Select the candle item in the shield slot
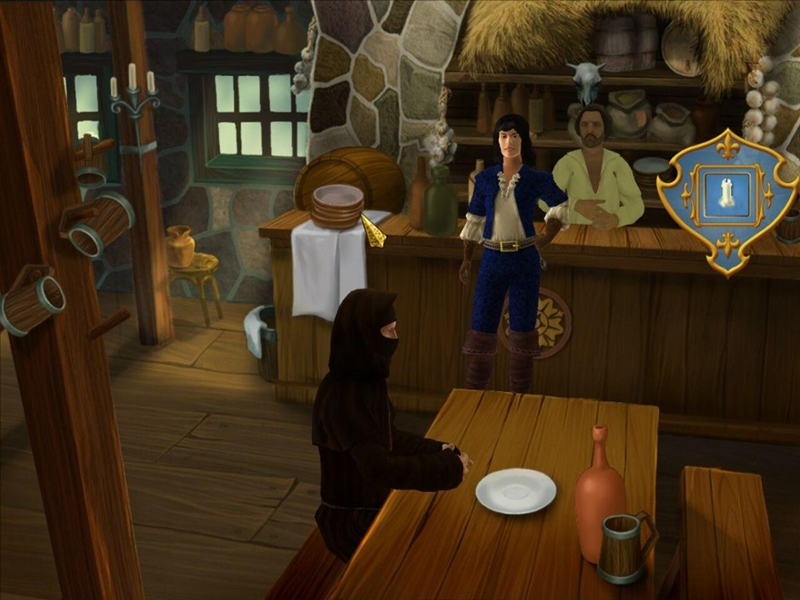This screenshot has width=800, height=600. tap(724, 194)
